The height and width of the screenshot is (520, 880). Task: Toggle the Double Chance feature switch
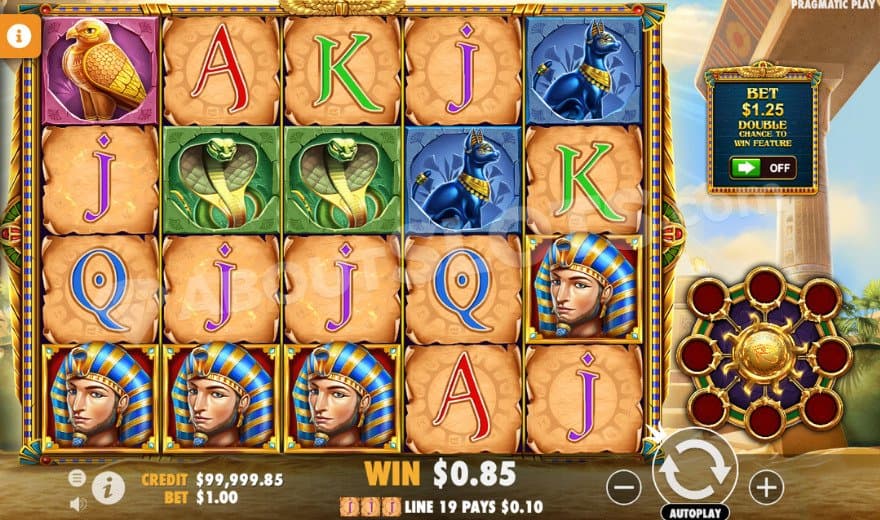[x=762, y=168]
